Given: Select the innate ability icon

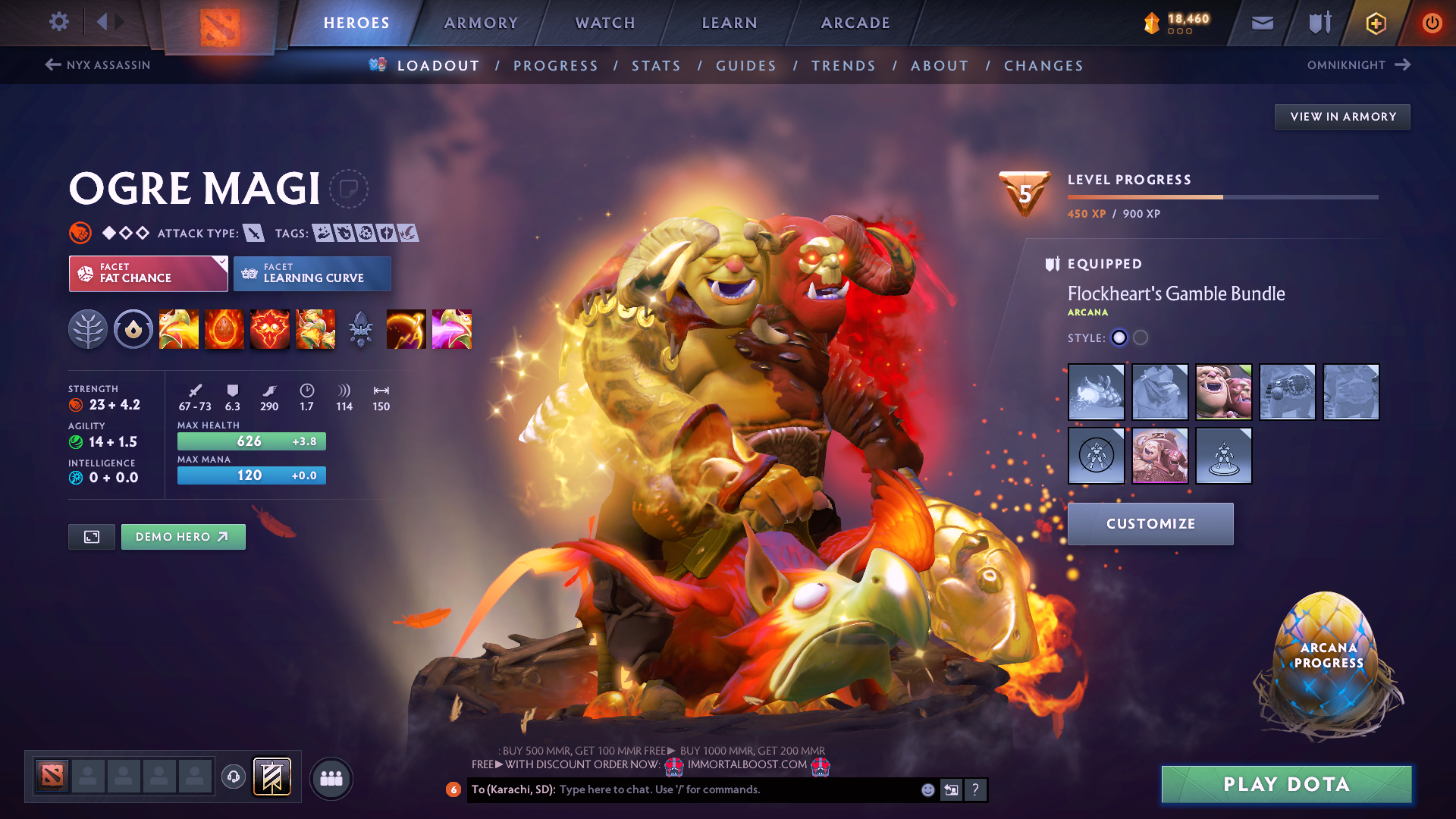Looking at the screenshot, I should pos(133,329).
